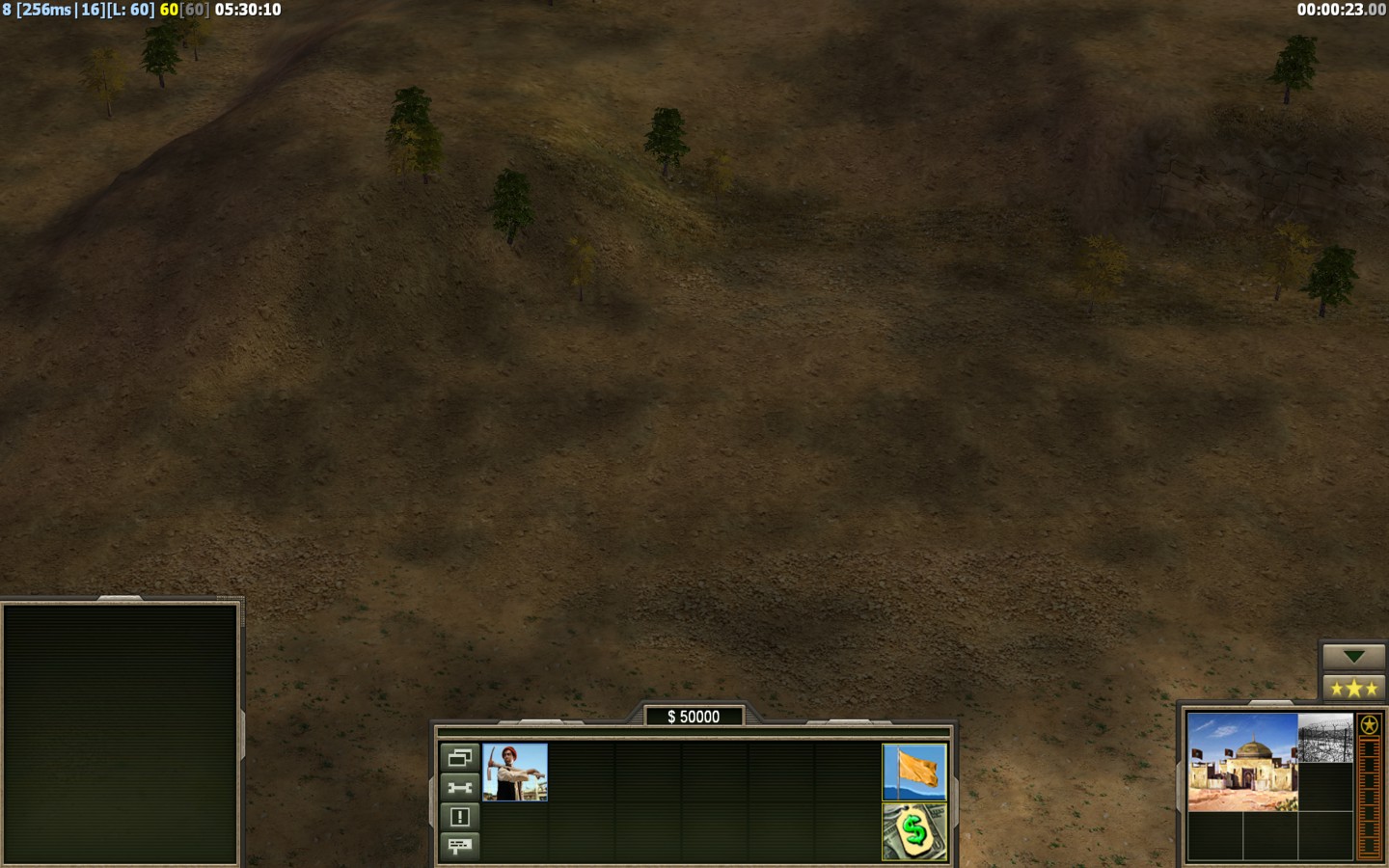Collapse the control bar with the down arrow

point(1353,657)
